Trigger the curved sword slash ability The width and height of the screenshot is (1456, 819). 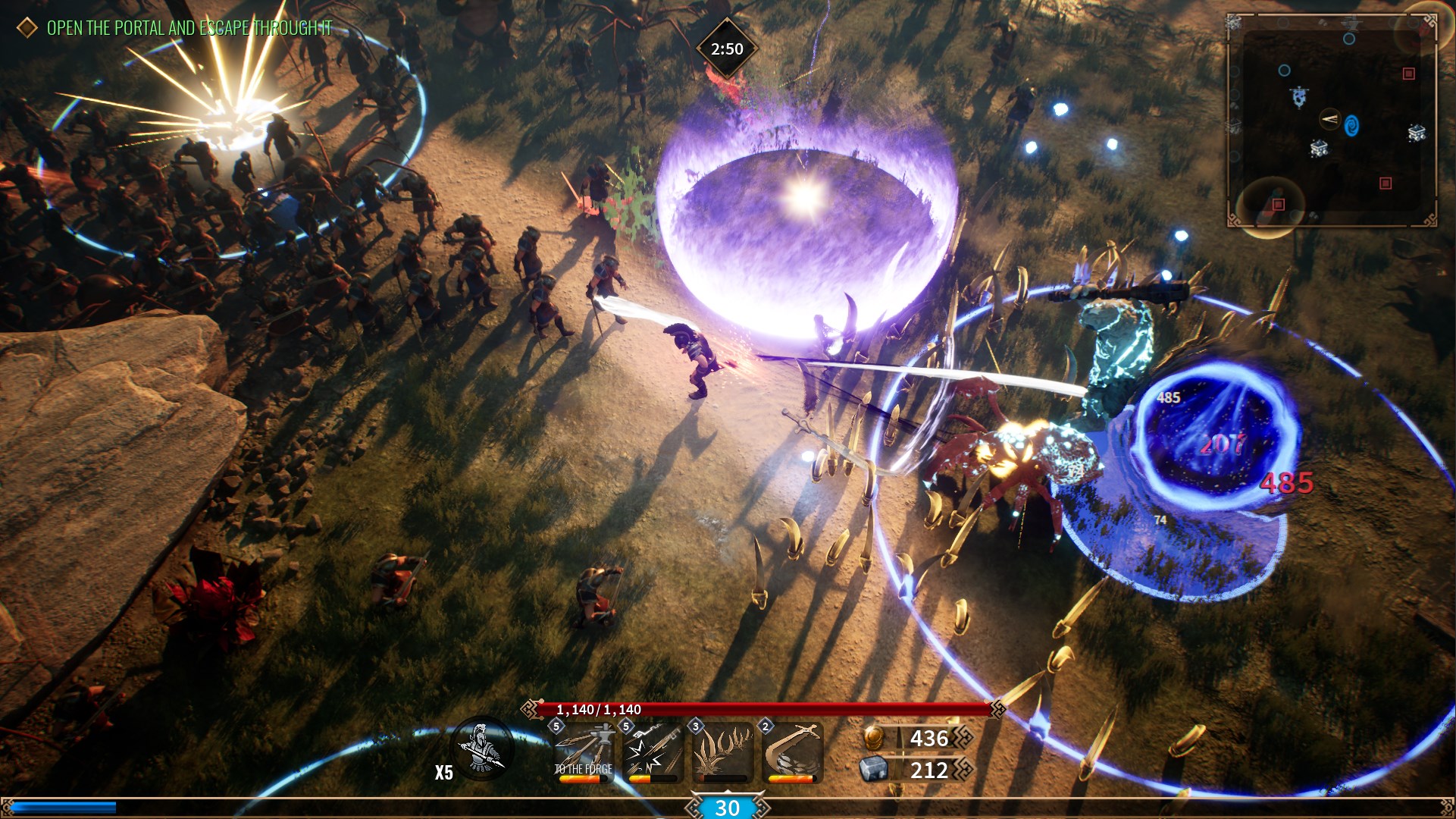(791, 752)
